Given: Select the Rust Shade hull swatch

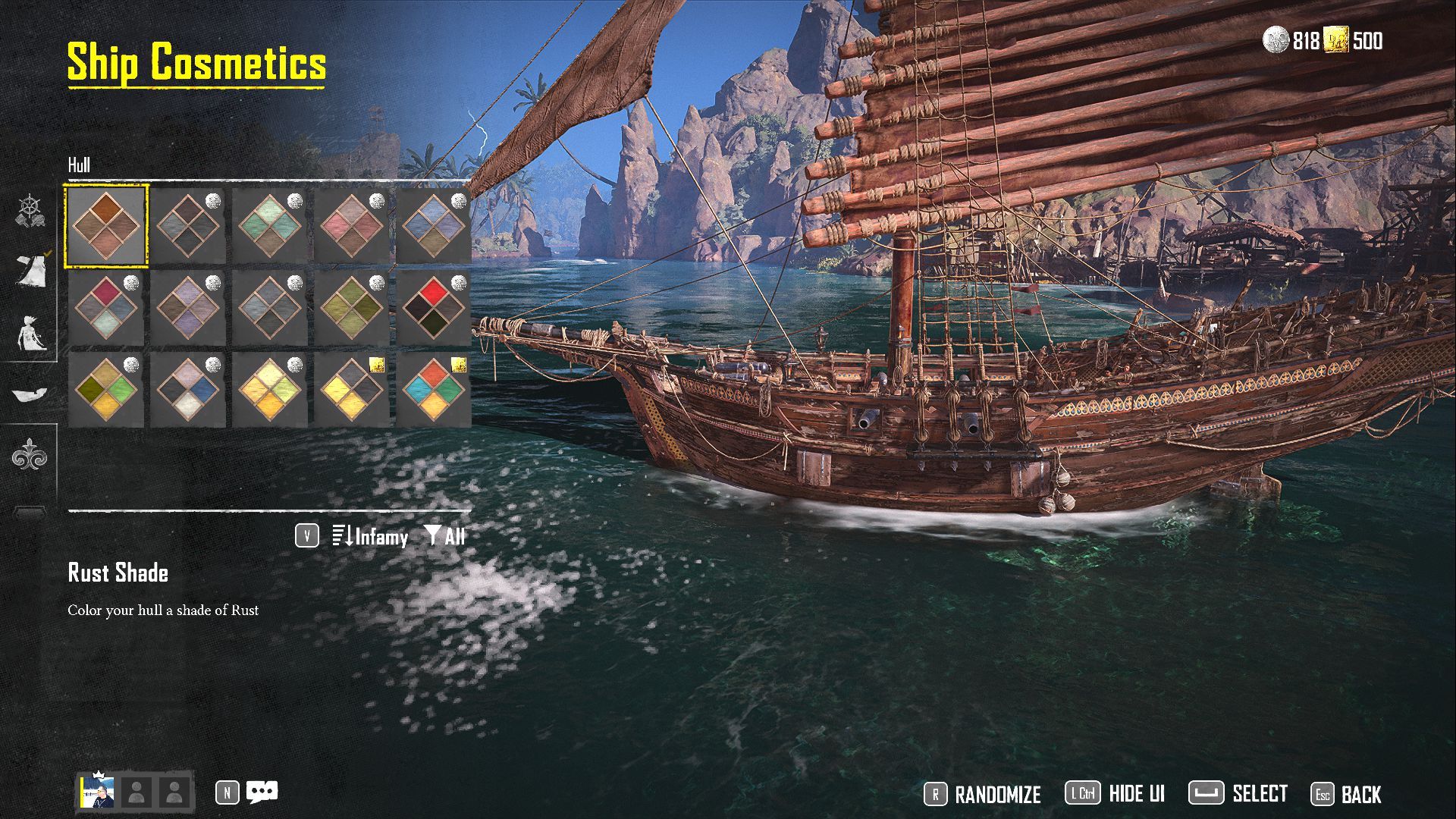Looking at the screenshot, I should tap(106, 225).
